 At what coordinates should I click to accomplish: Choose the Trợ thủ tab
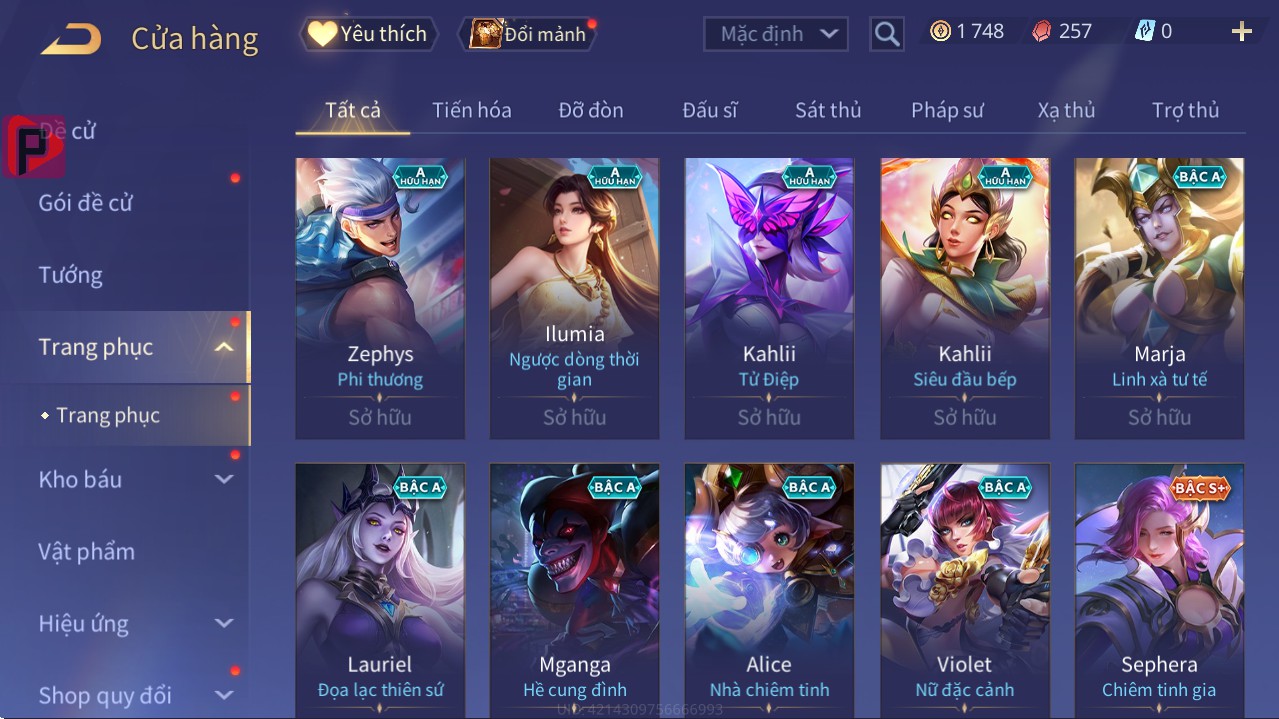[x=1185, y=110]
